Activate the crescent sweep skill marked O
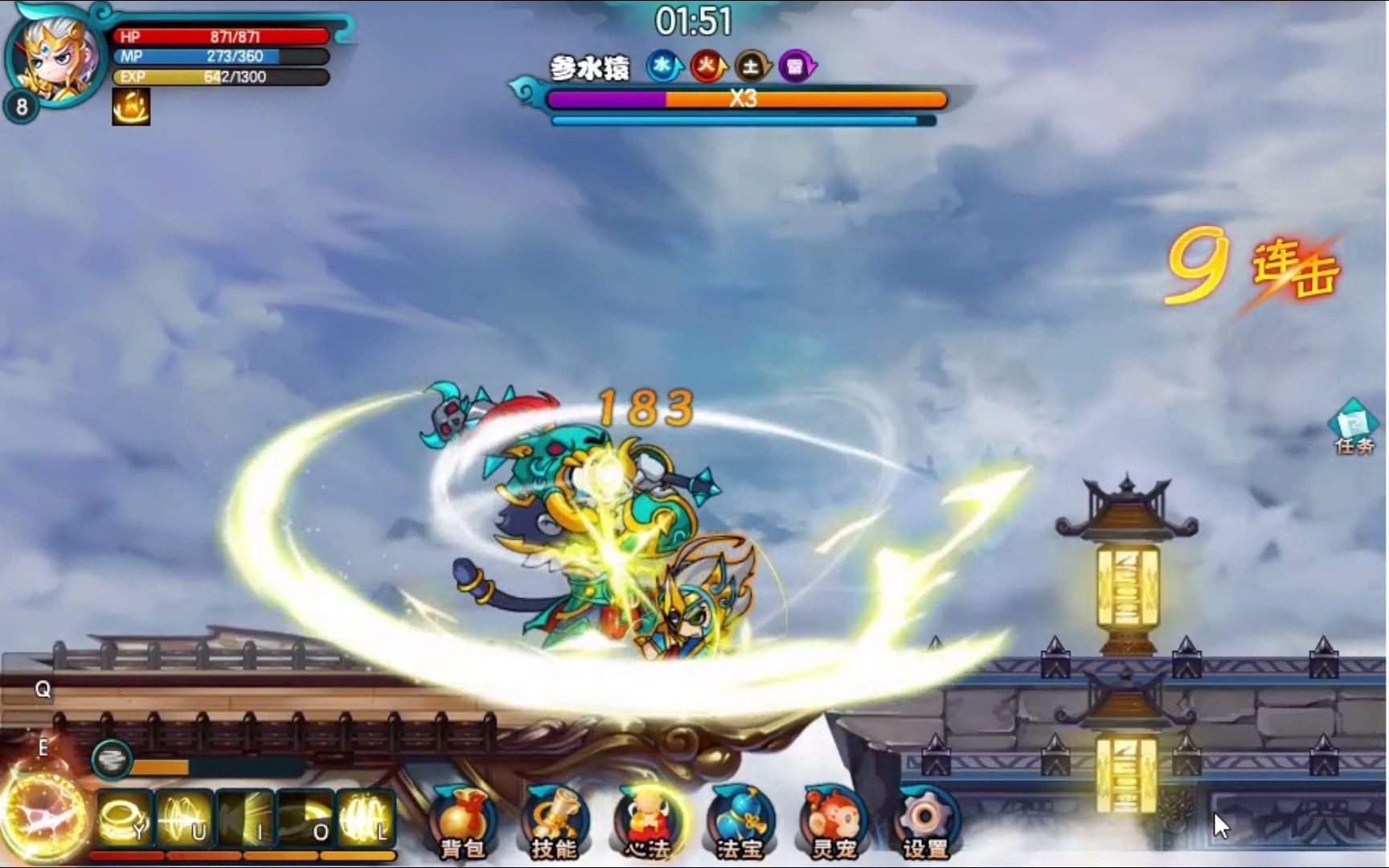Viewport: 1389px width, 868px height. [306, 819]
